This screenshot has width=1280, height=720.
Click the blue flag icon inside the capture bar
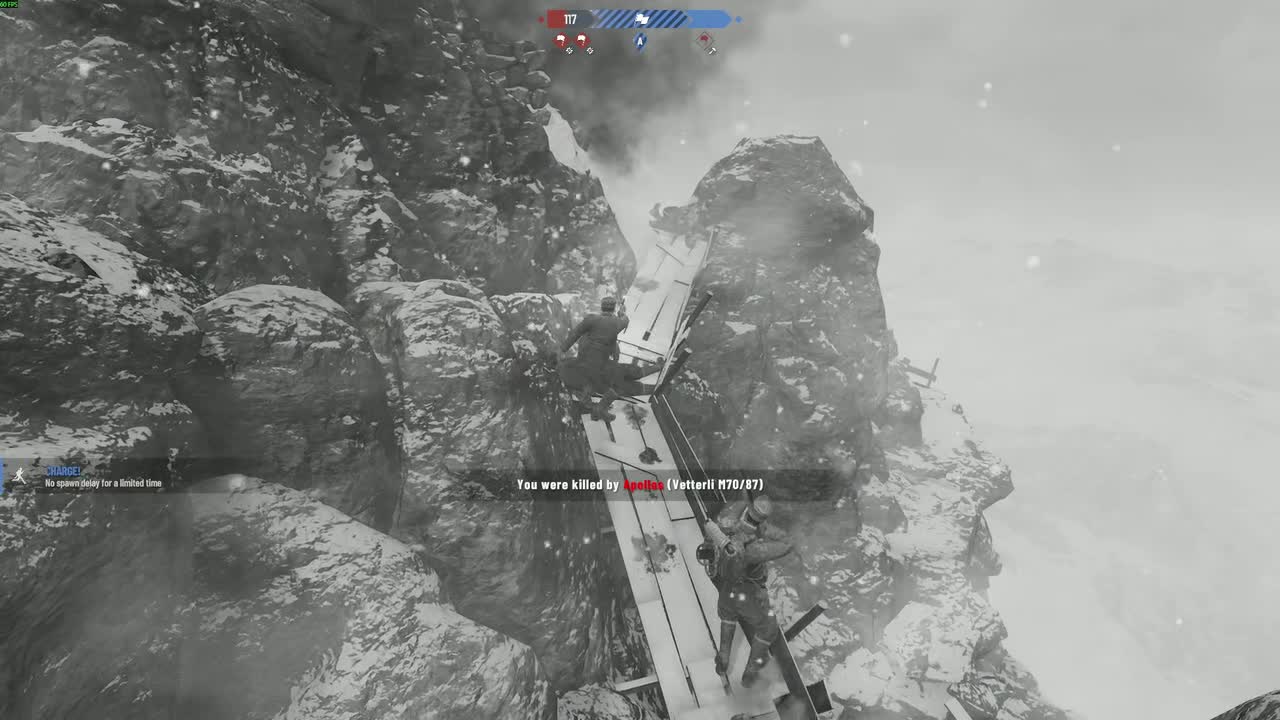click(641, 19)
